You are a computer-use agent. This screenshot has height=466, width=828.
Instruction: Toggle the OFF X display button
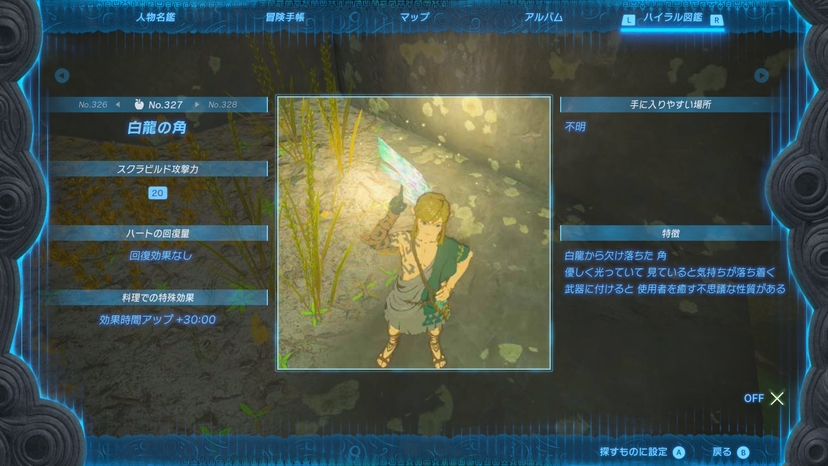(x=766, y=398)
